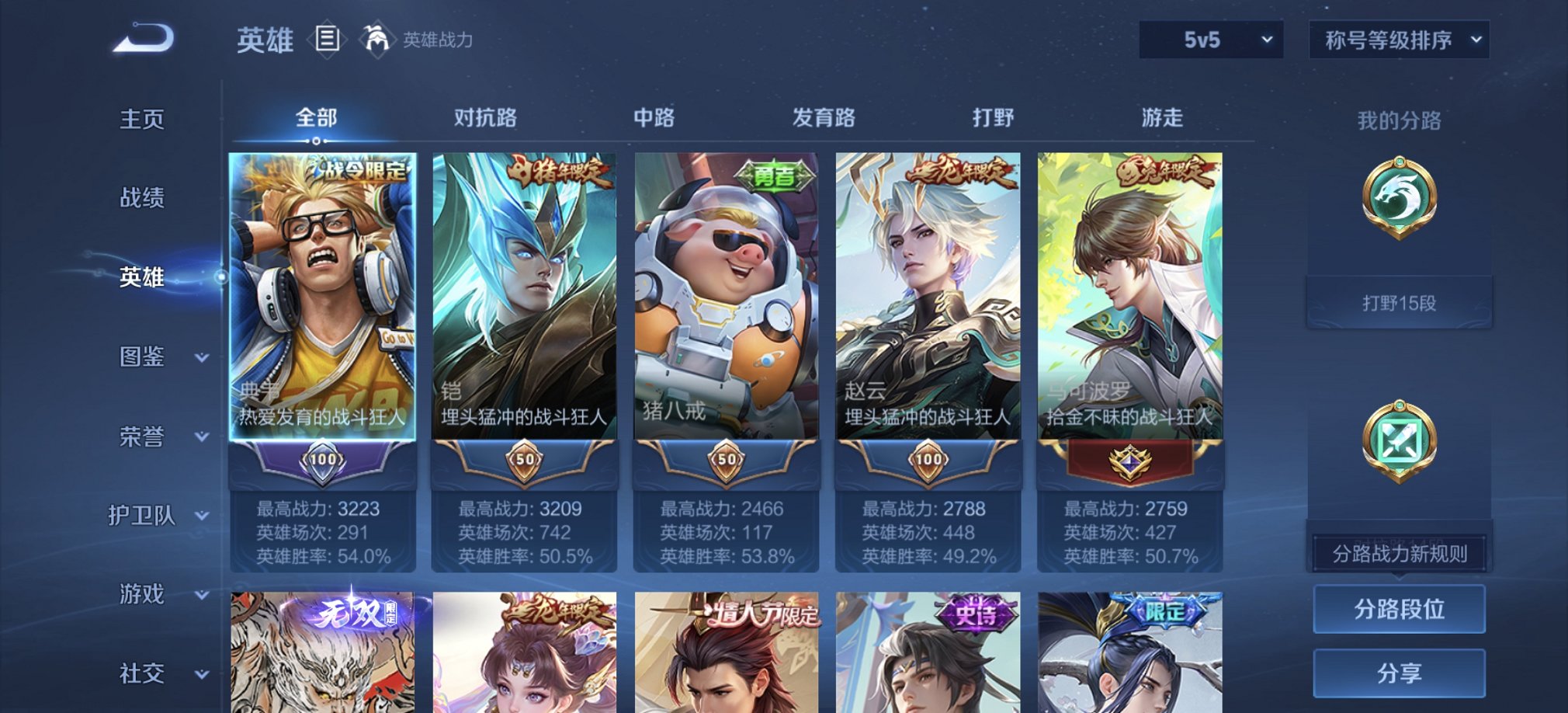The image size is (1568, 713).
Task: Click the game logo icon in top-left corner
Action: 144,37
